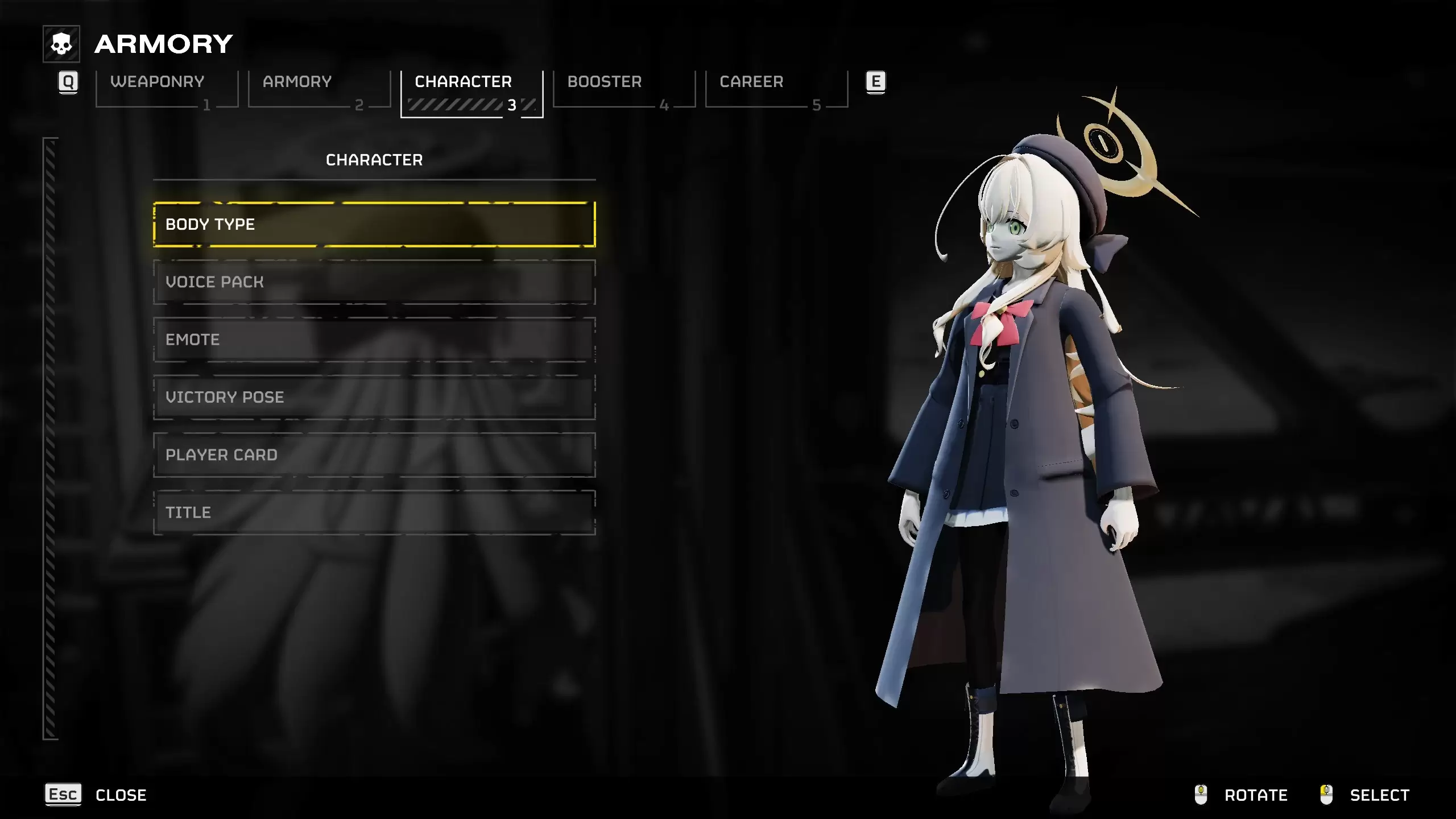The height and width of the screenshot is (819, 1456).
Task: Open the Title selection
Action: 374,512
